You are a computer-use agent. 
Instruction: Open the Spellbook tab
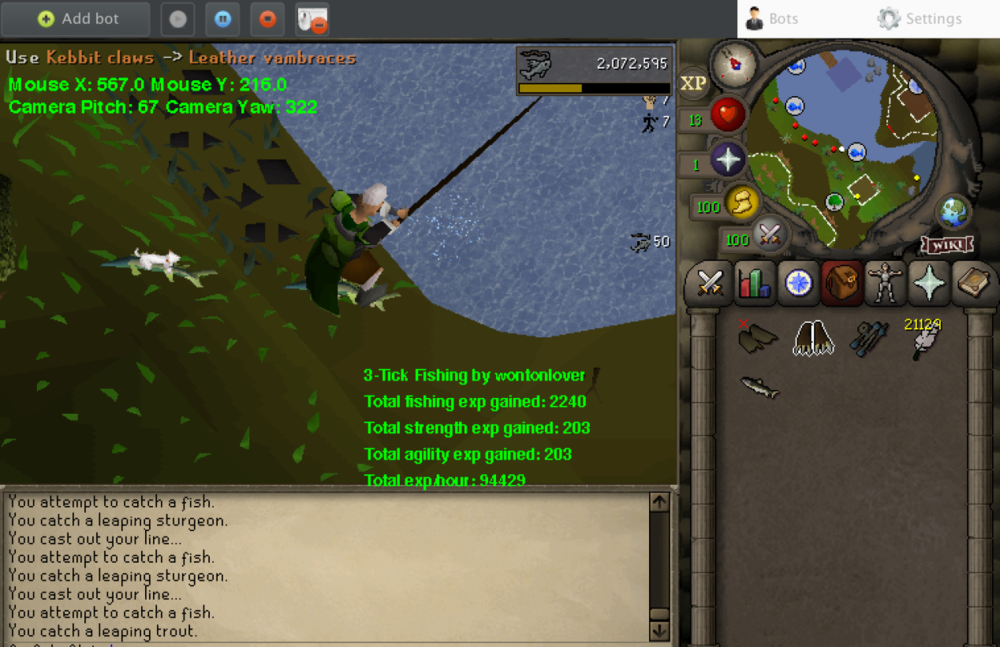(973, 284)
